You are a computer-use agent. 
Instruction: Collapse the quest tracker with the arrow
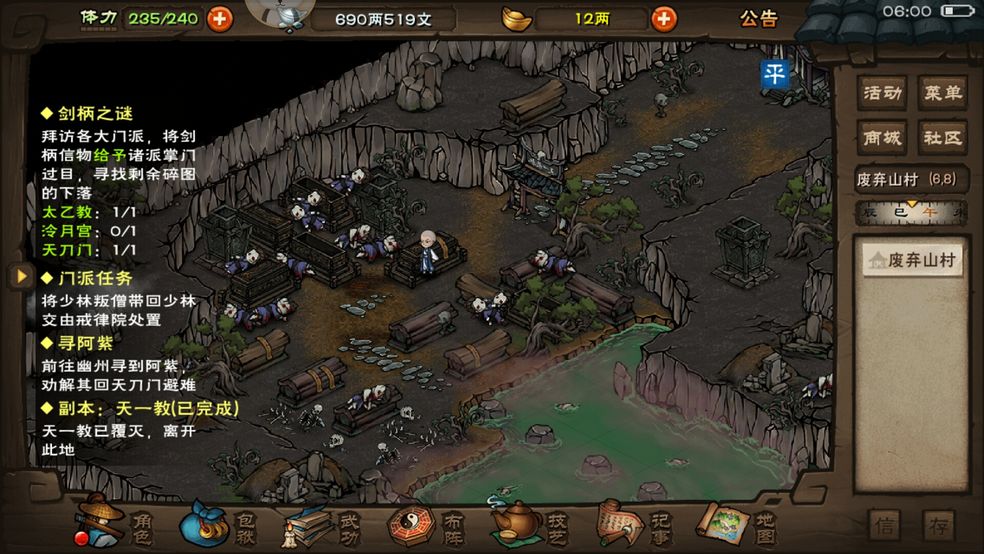tap(19, 275)
